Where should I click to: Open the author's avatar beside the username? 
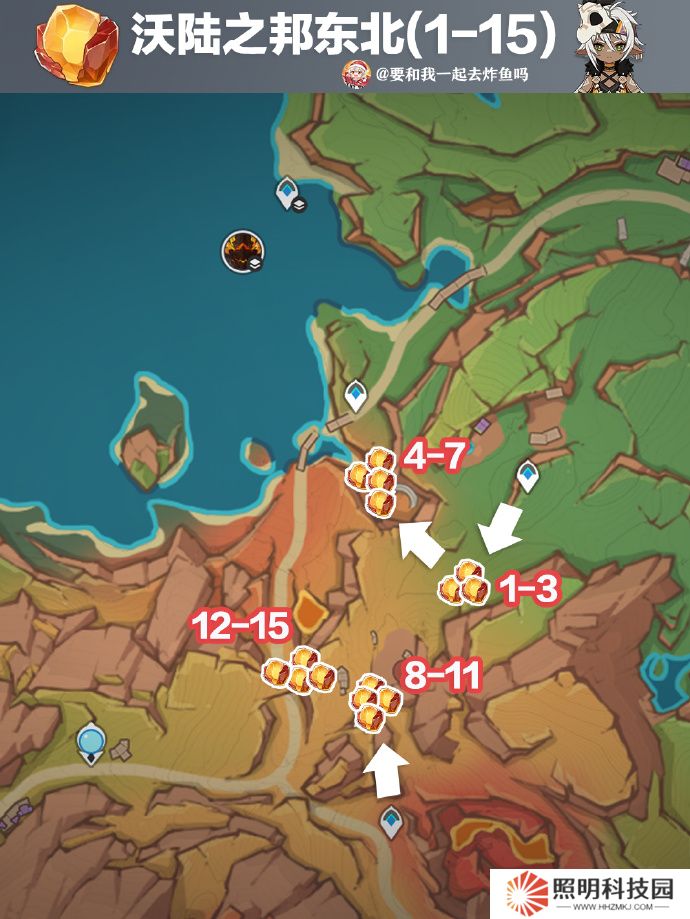(x=356, y=73)
